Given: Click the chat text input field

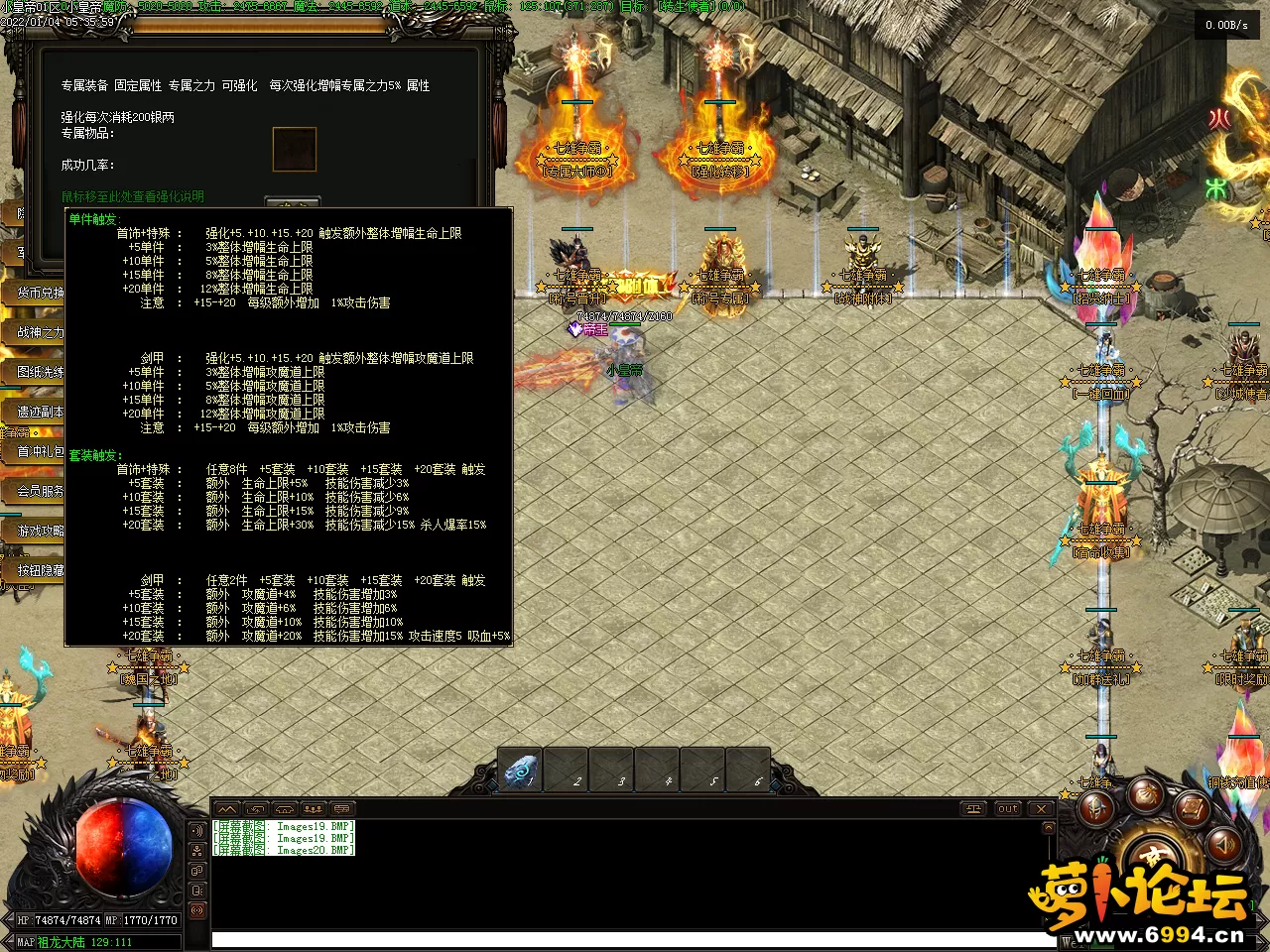Looking at the screenshot, I should tap(635, 938).
